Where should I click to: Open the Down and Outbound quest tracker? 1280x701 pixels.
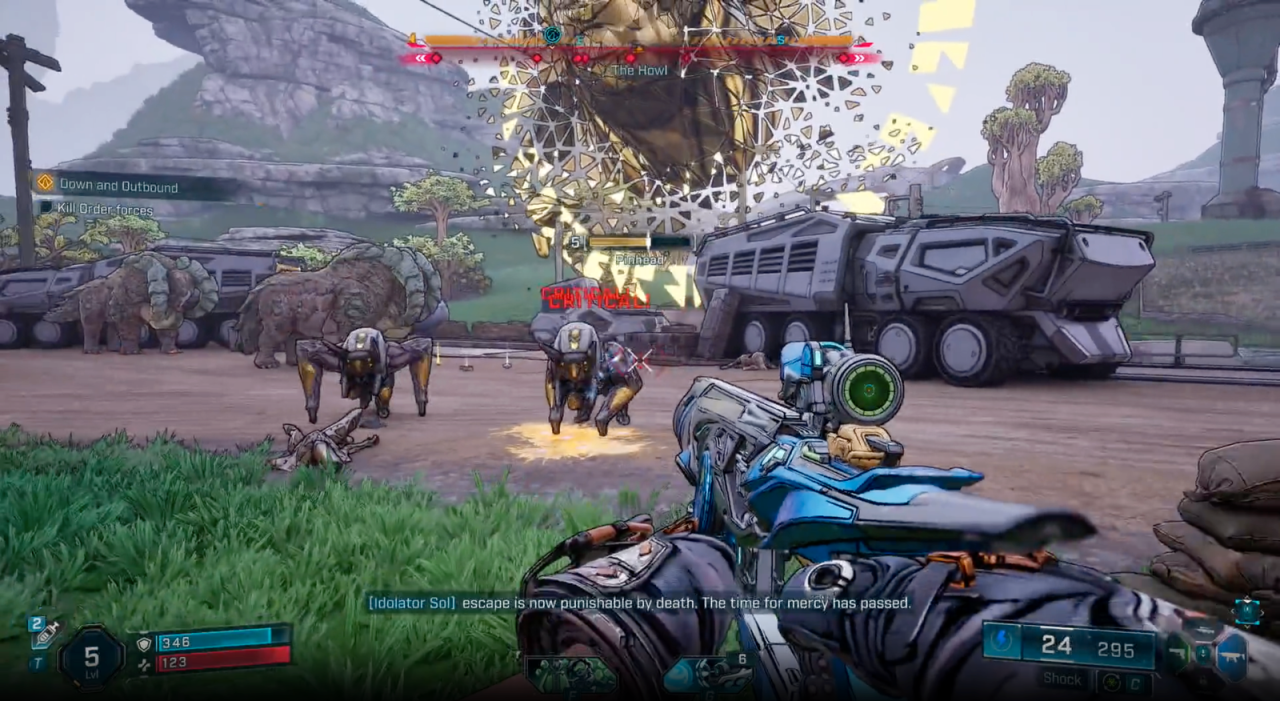coord(118,185)
